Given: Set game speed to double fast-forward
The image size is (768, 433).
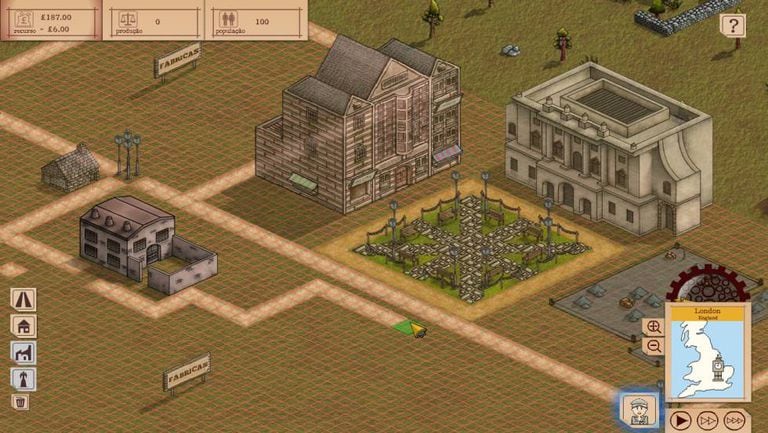Looking at the screenshot, I should [x=707, y=419].
